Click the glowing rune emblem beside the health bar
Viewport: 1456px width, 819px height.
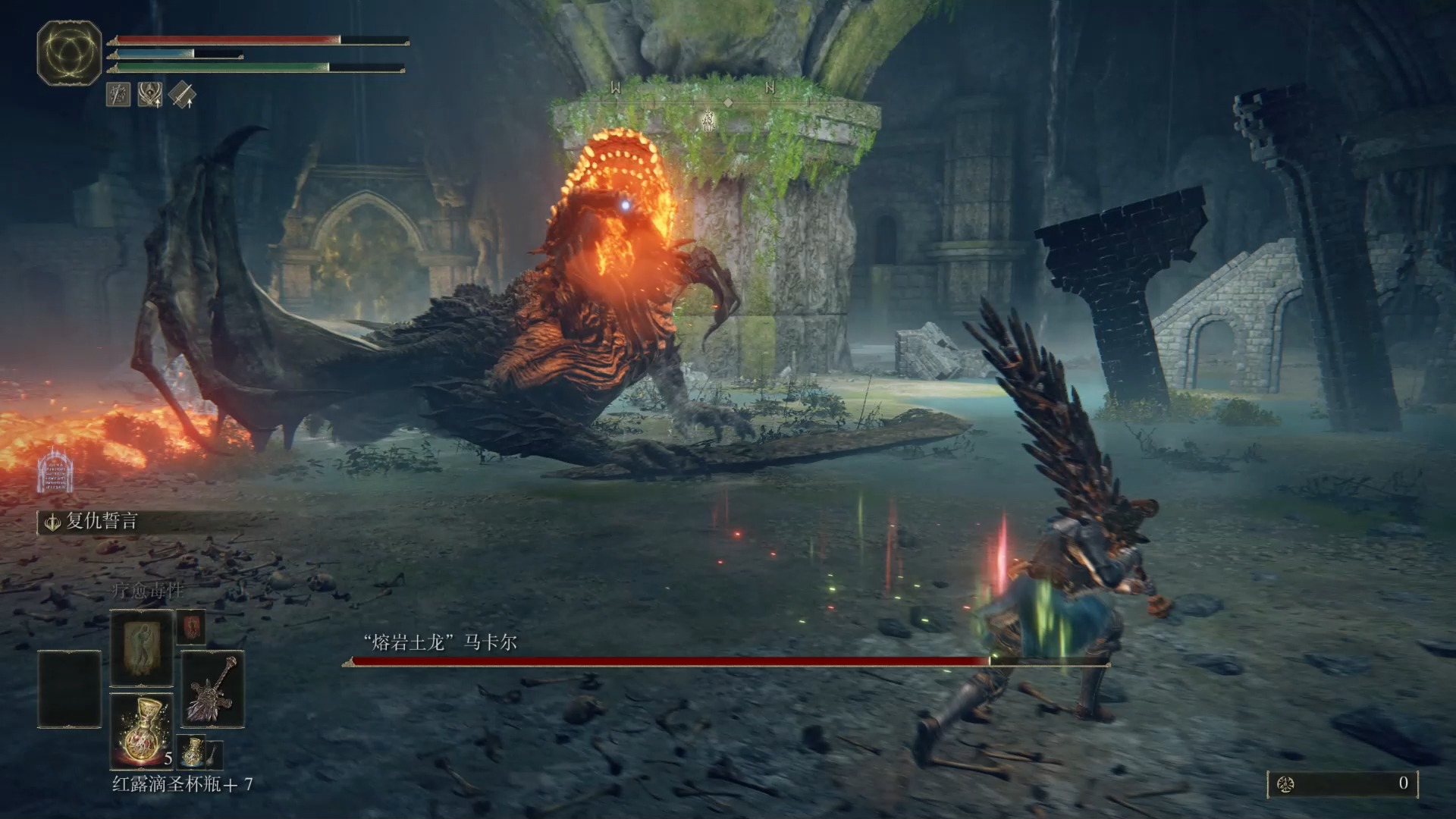point(70,52)
